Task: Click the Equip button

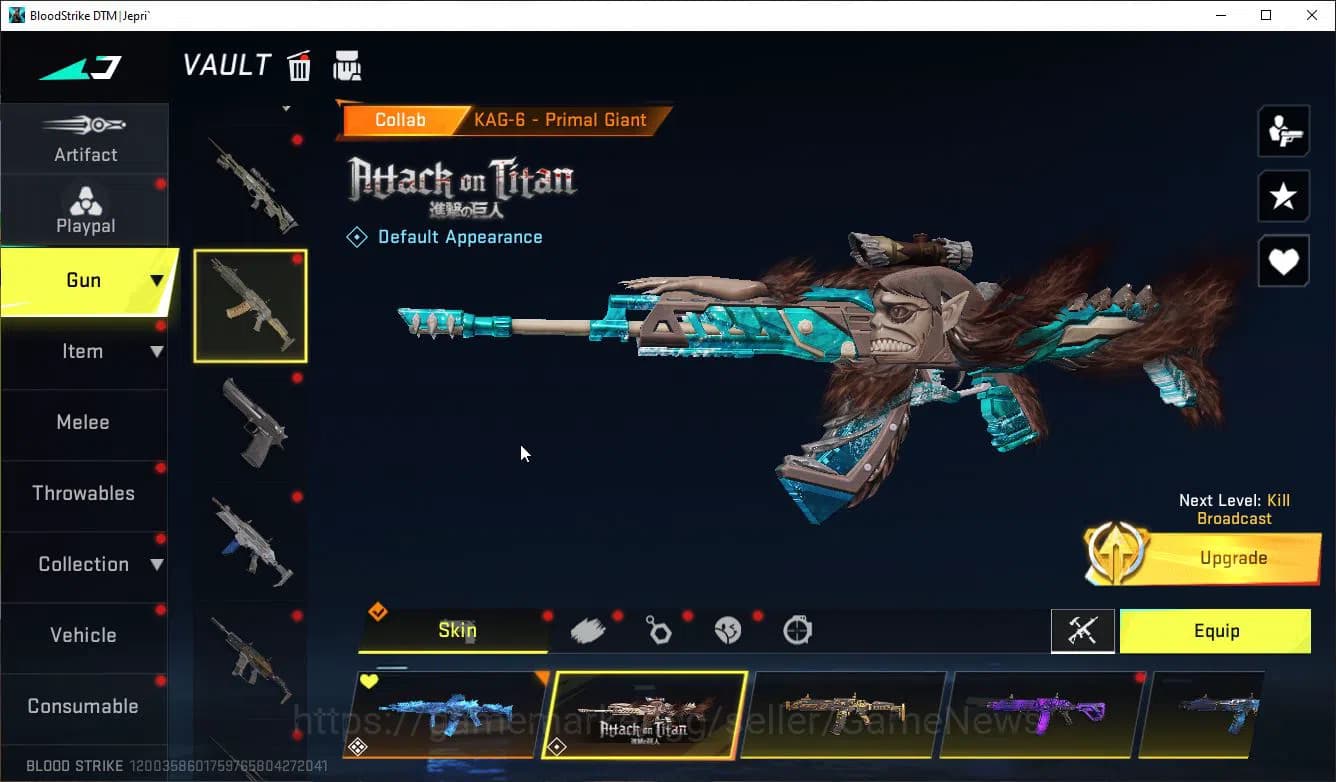Action: [x=1216, y=631]
